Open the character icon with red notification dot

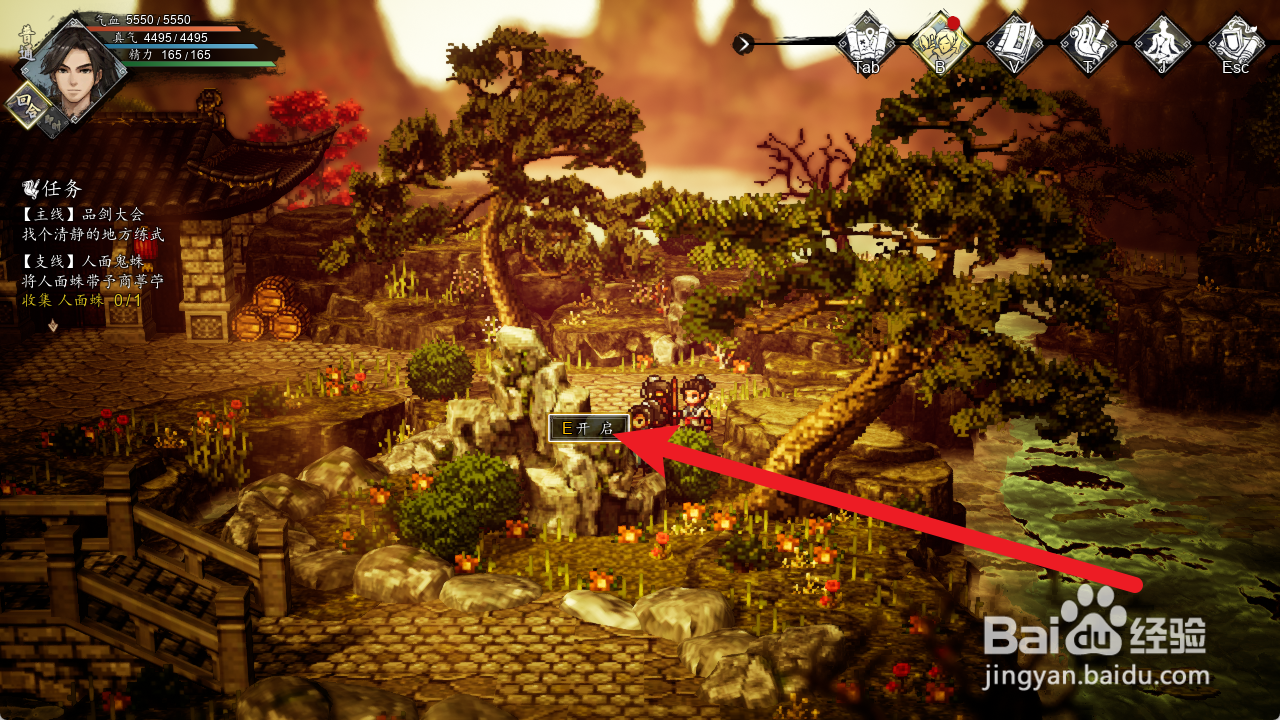pos(940,42)
